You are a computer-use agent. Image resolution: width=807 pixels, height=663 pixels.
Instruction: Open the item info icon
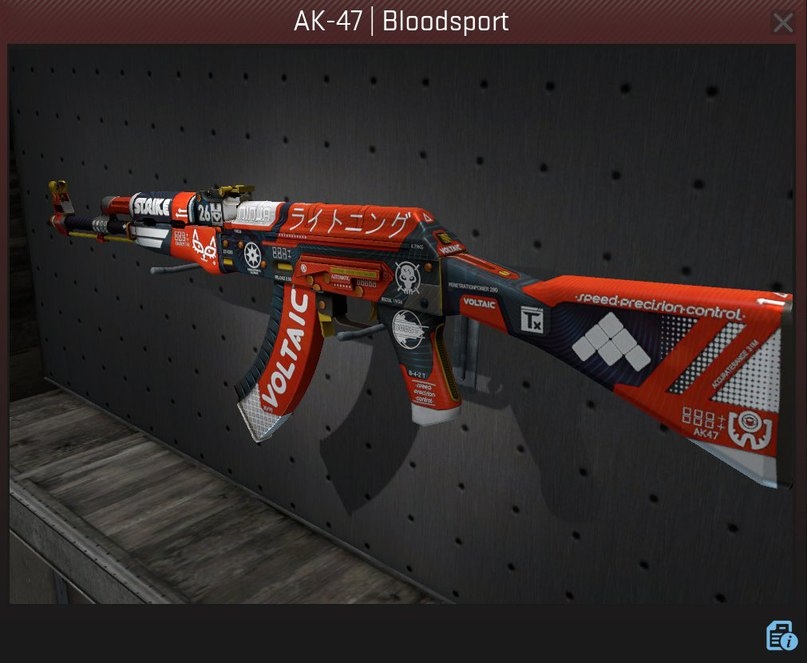coord(780,636)
